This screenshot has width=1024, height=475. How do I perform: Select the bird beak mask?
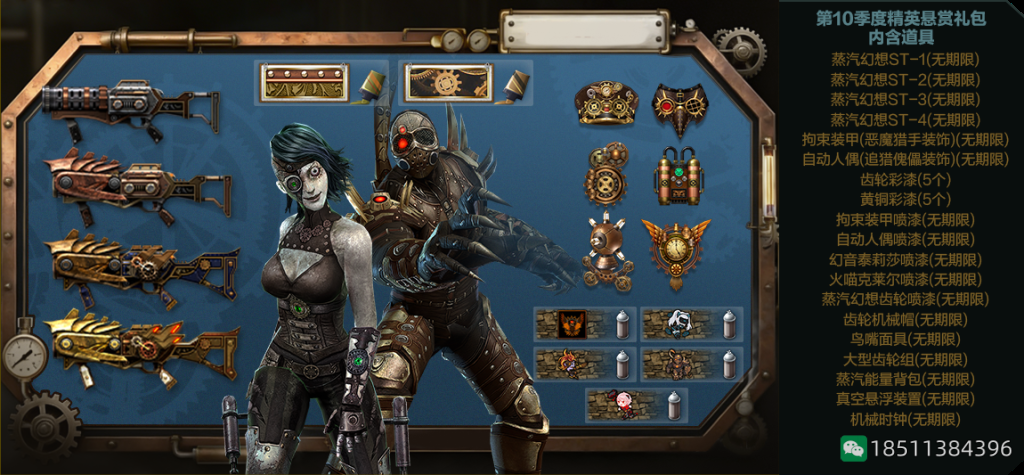point(680,107)
